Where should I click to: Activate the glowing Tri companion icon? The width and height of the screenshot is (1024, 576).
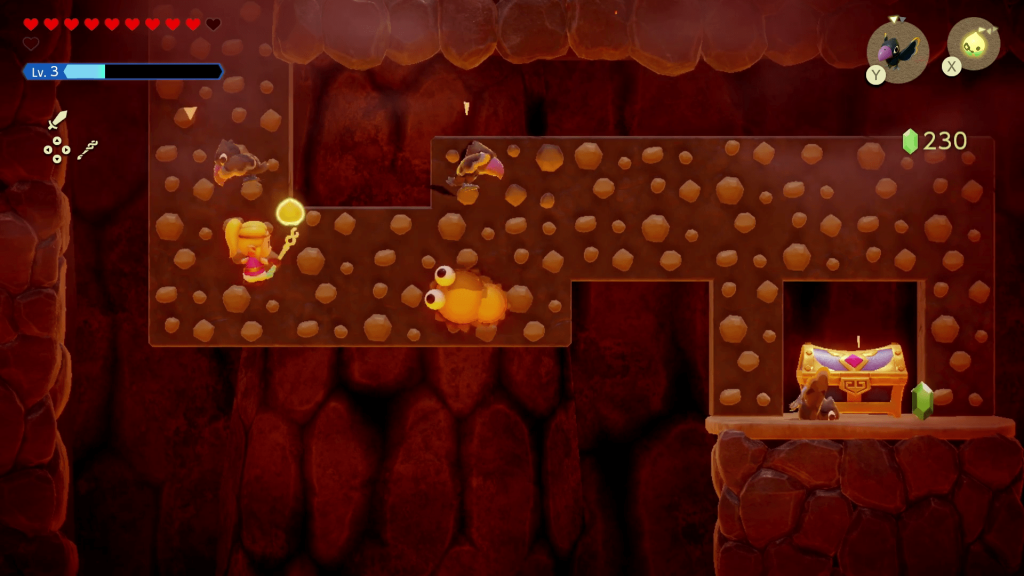[x=973, y=45]
